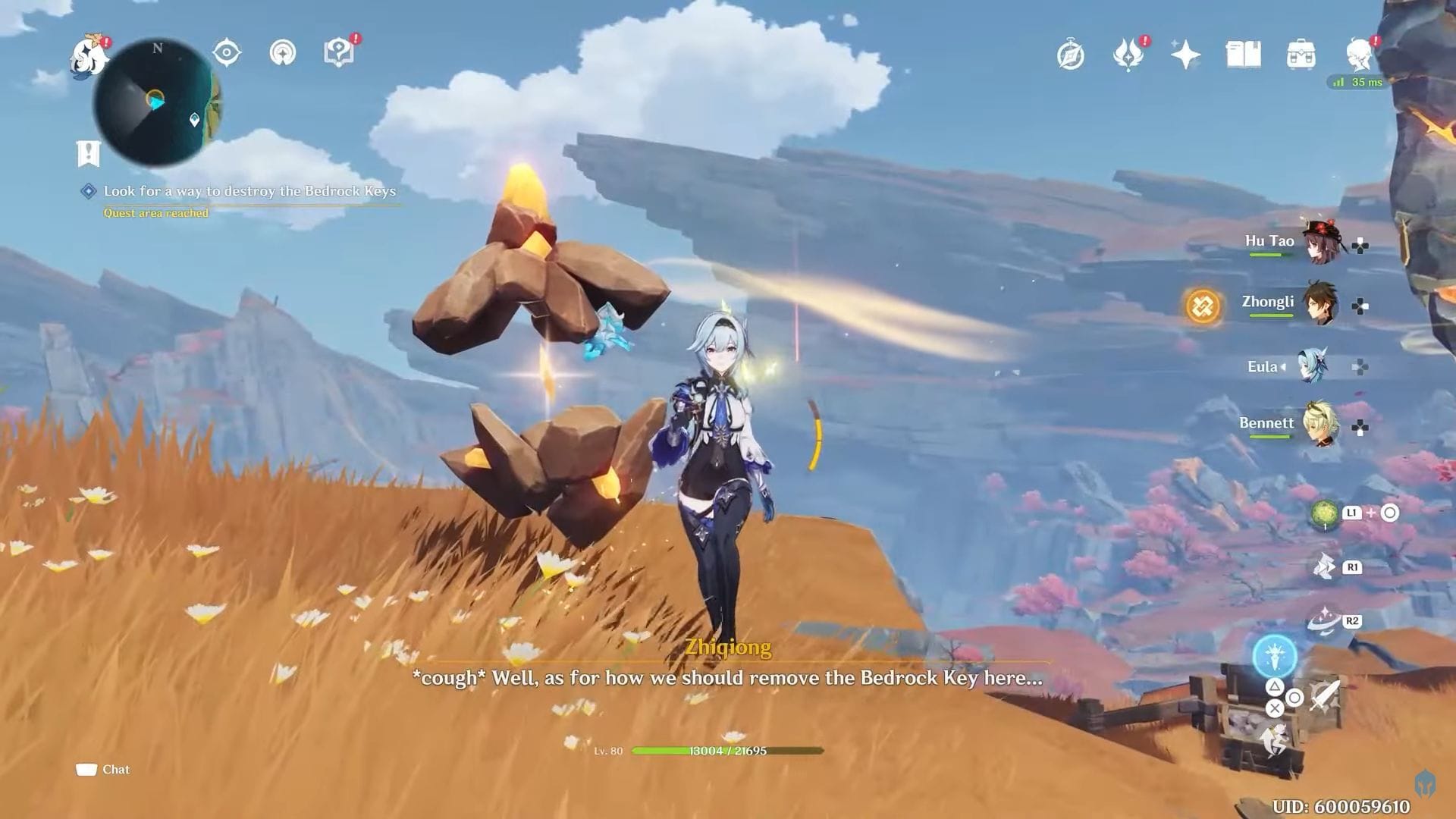Click the quest bookmark icon under the minimap

click(x=88, y=154)
